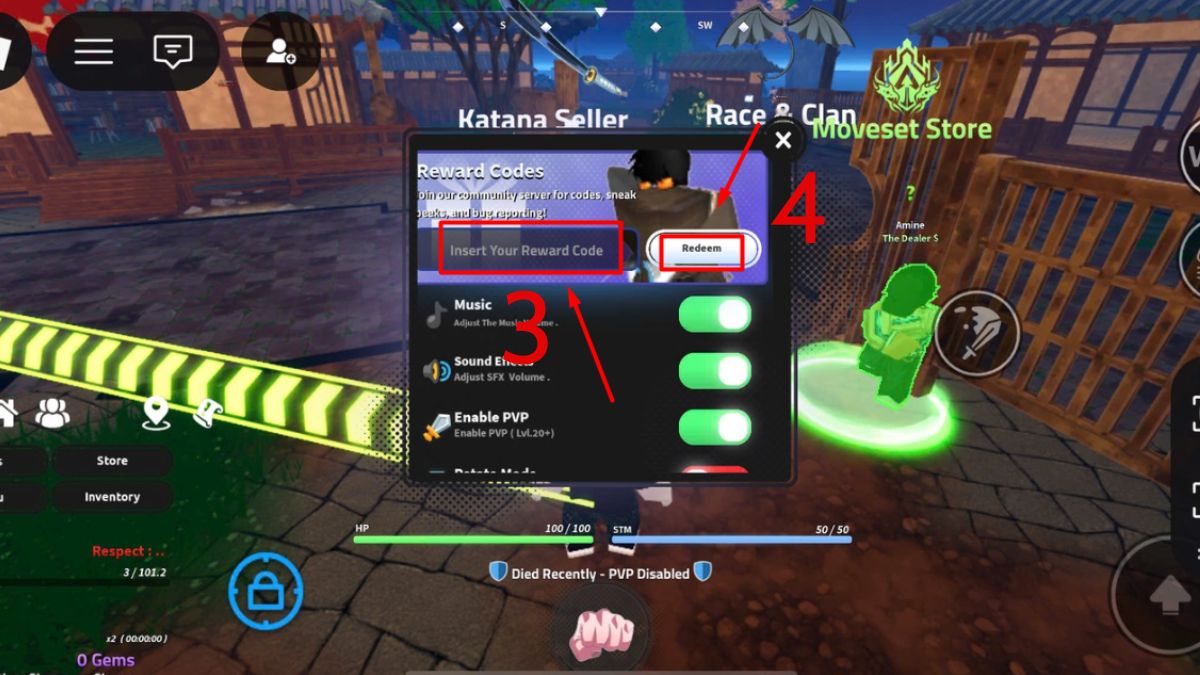Open the Roblox chat window
Viewport: 1200px width, 675px height.
tap(173, 51)
